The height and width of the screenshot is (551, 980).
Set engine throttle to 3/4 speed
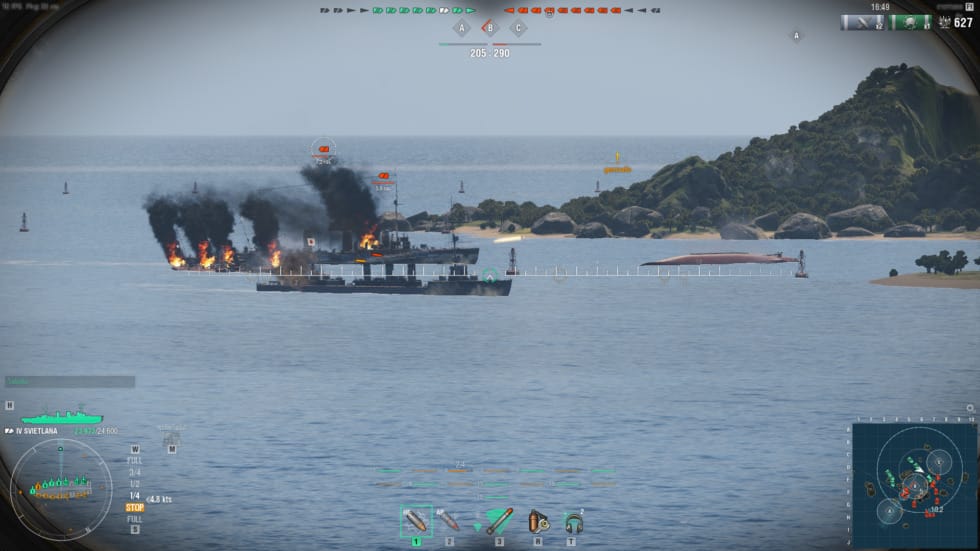tap(134, 472)
